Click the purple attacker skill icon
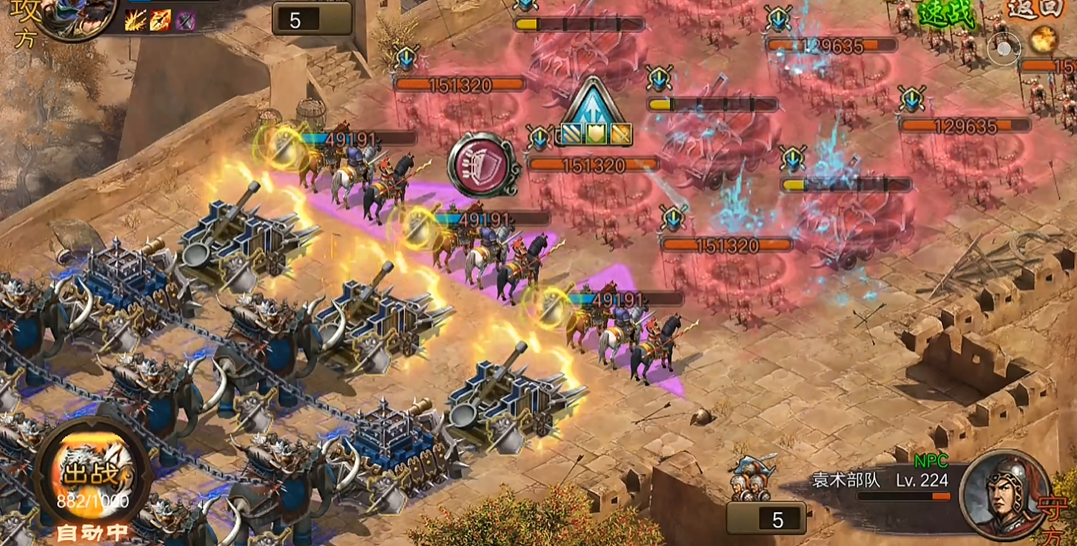Screen dimensions: 1077x546 coord(185,20)
